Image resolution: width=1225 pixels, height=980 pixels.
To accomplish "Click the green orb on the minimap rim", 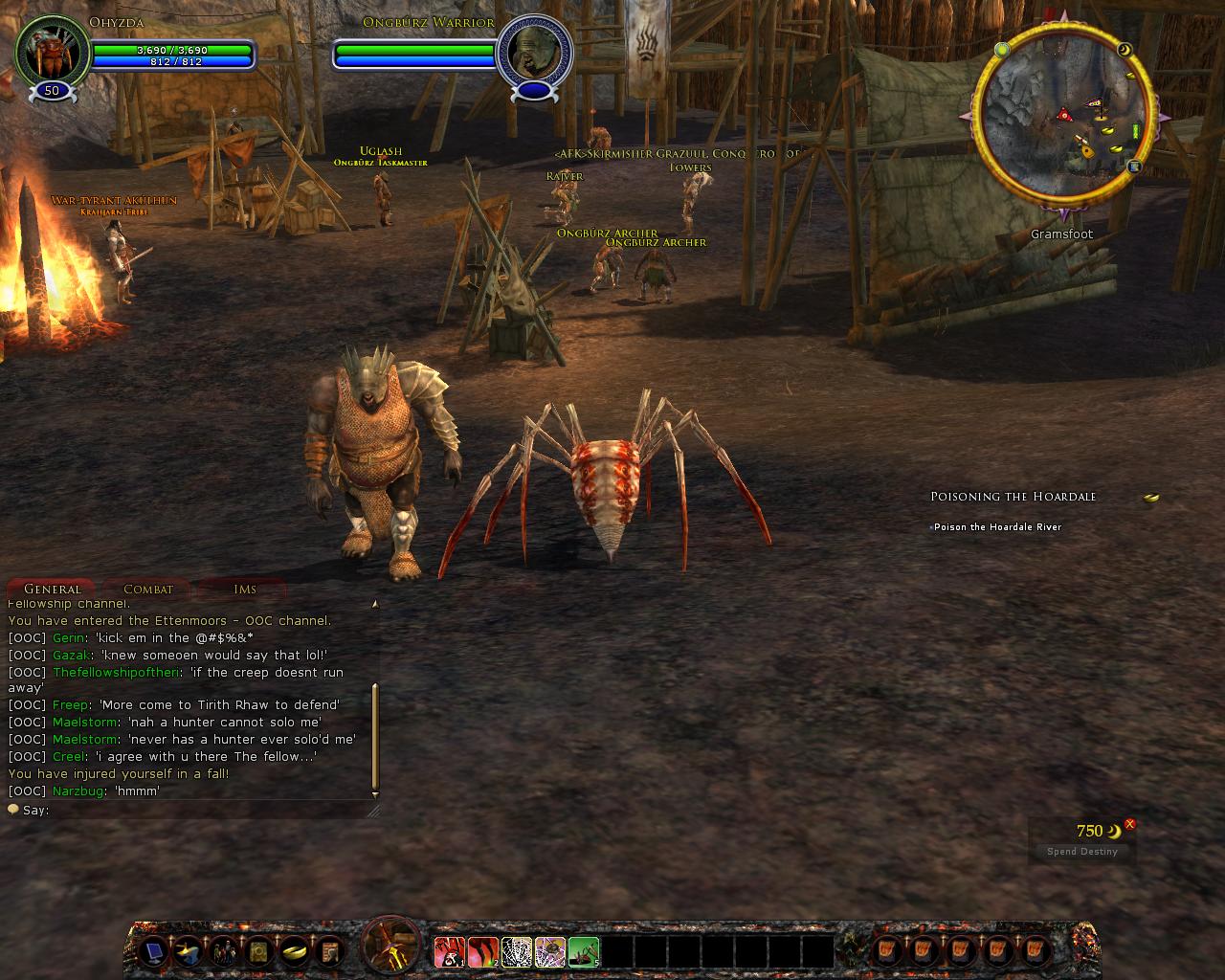I will pos(1002,49).
